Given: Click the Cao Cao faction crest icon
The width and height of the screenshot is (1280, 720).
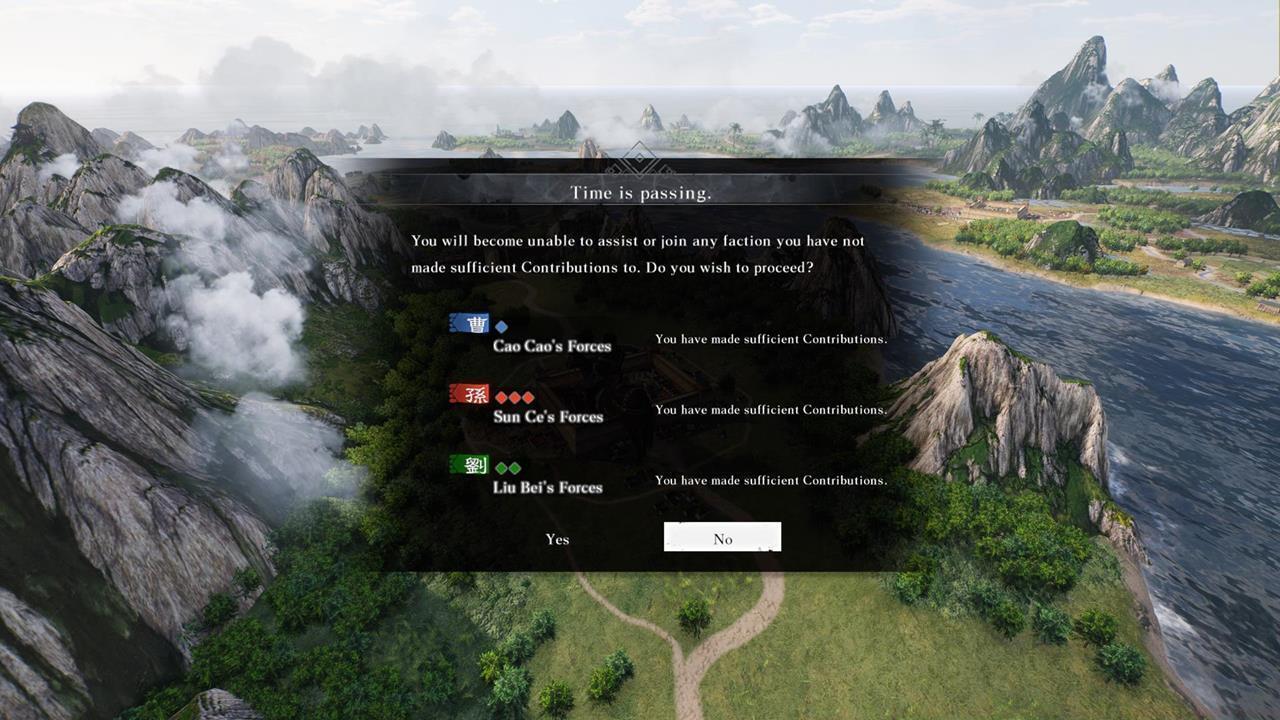Looking at the screenshot, I should pyautogui.click(x=471, y=324).
